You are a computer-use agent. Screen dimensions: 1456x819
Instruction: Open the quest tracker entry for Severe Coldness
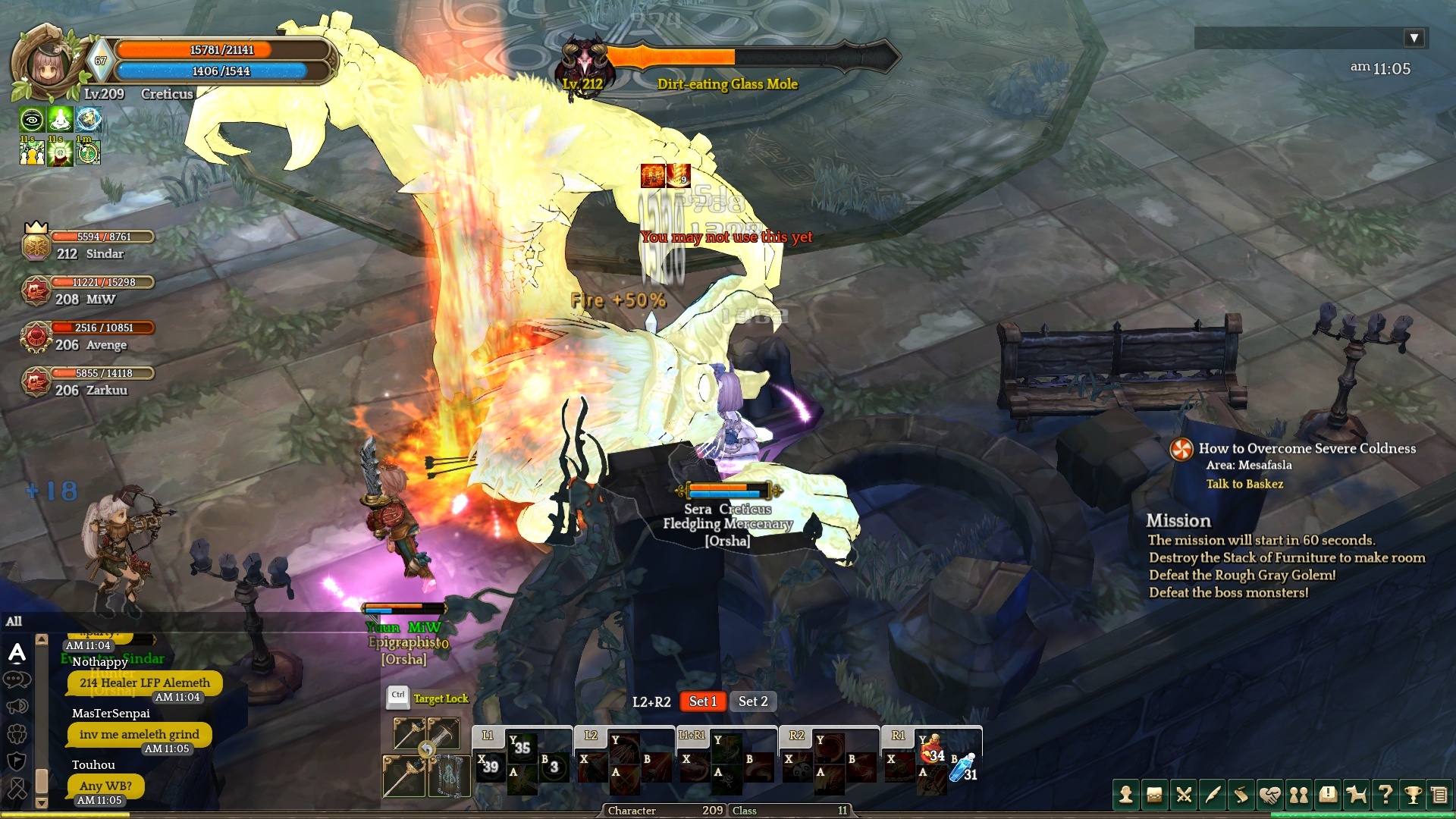coord(1306,448)
